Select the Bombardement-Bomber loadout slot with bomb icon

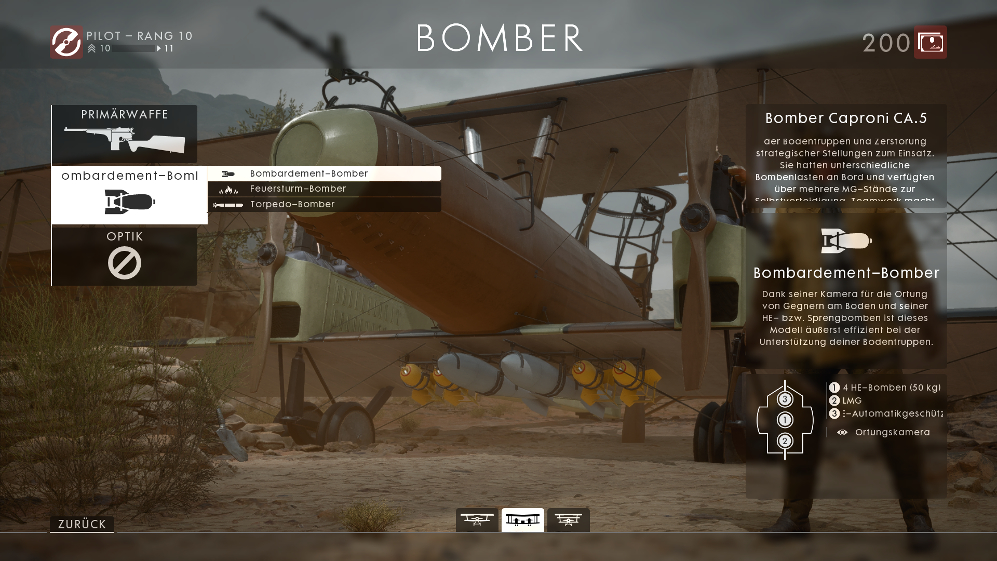[129, 194]
